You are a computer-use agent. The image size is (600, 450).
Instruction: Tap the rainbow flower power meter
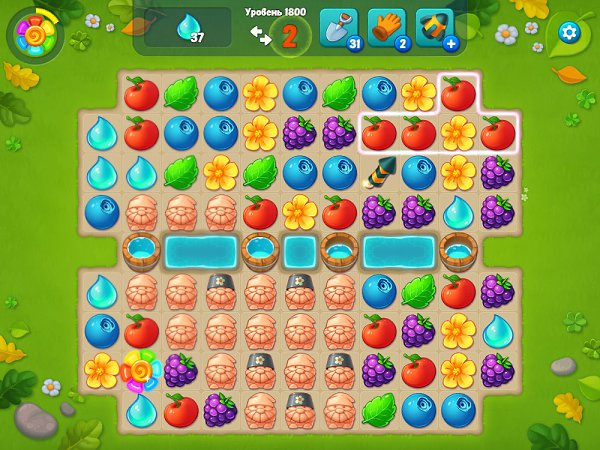(34, 35)
